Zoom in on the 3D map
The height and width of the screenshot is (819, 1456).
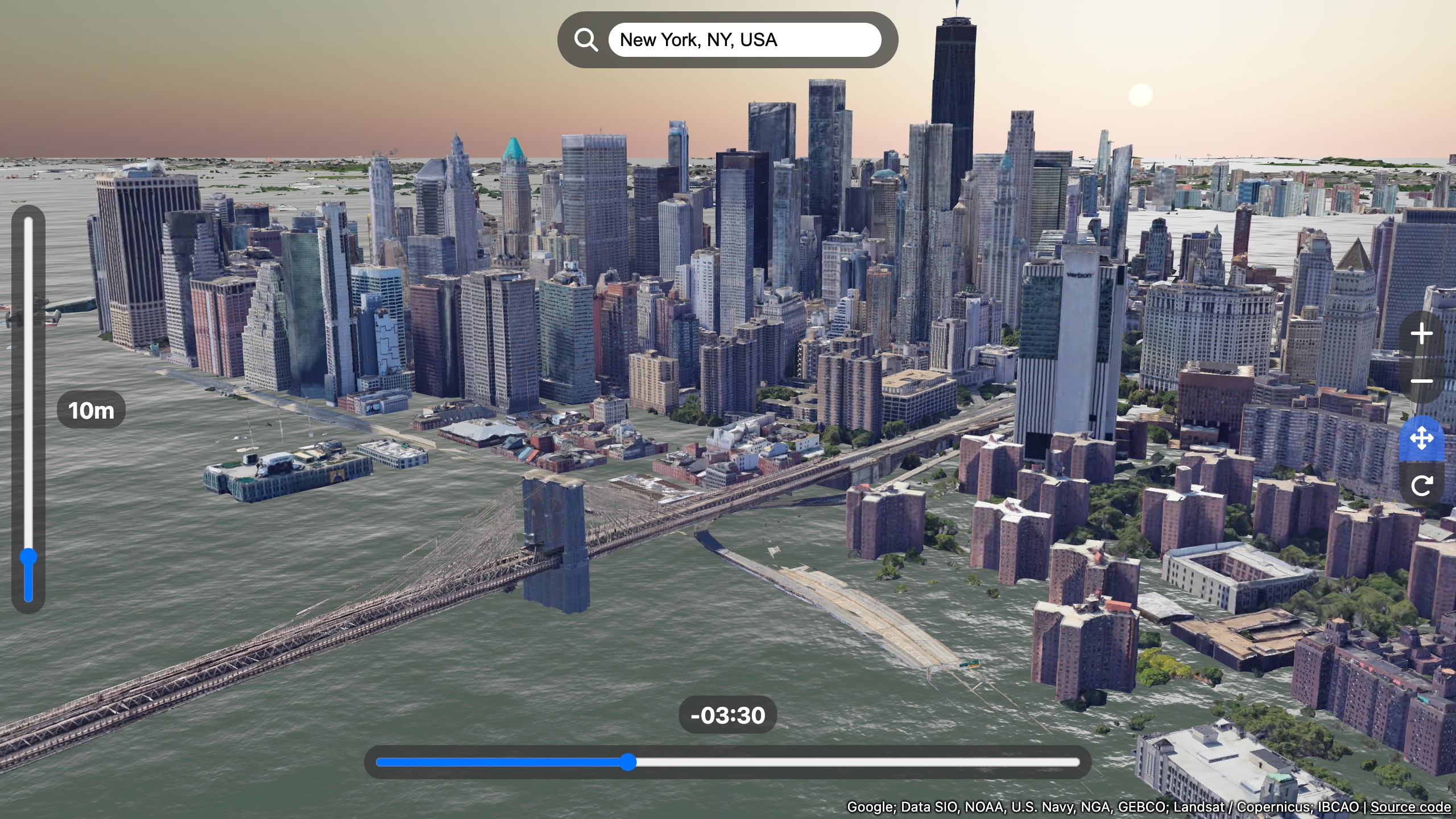pyautogui.click(x=1422, y=334)
